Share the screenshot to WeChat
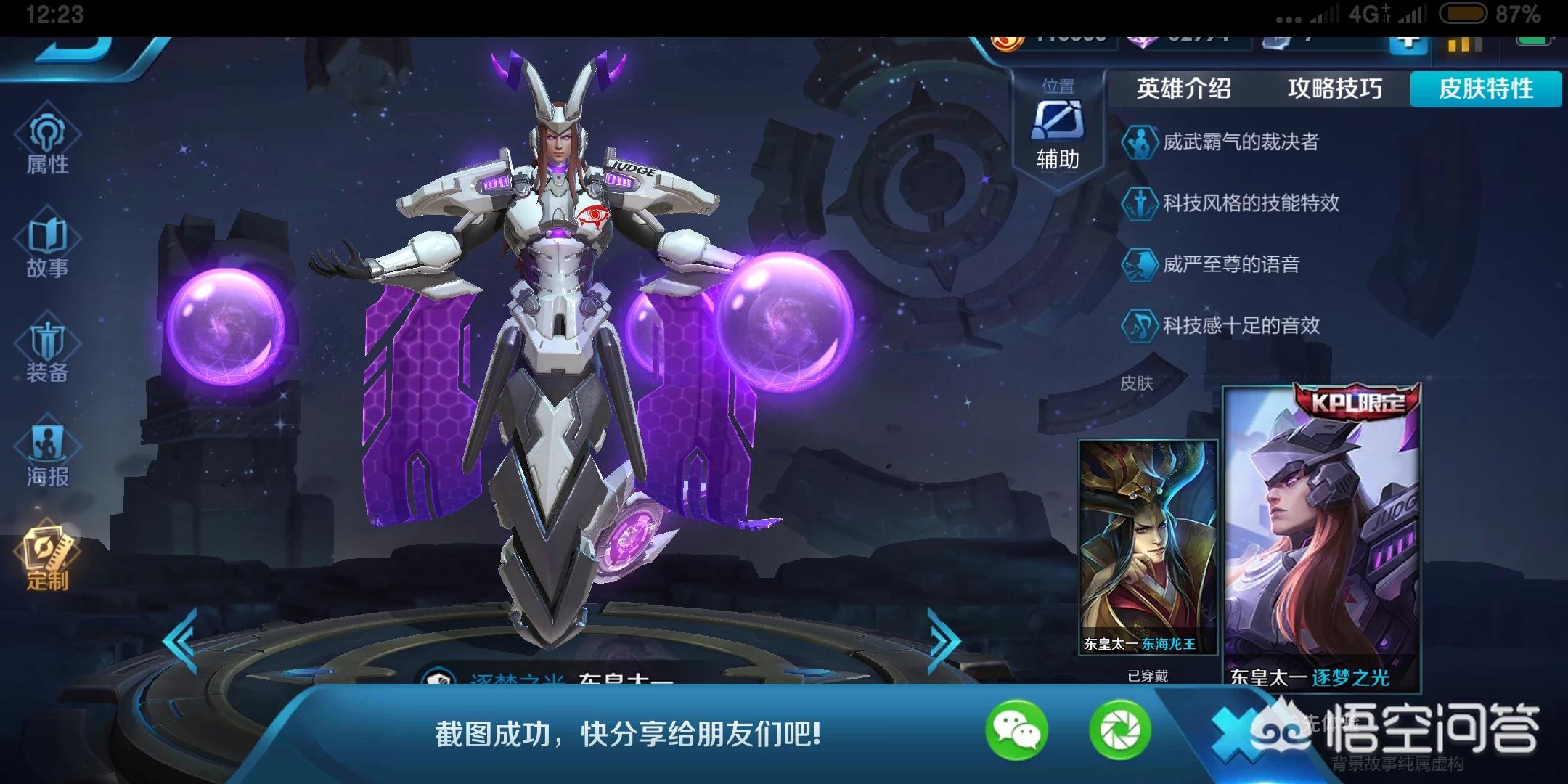Viewport: 1568px width, 784px height. (x=1016, y=730)
